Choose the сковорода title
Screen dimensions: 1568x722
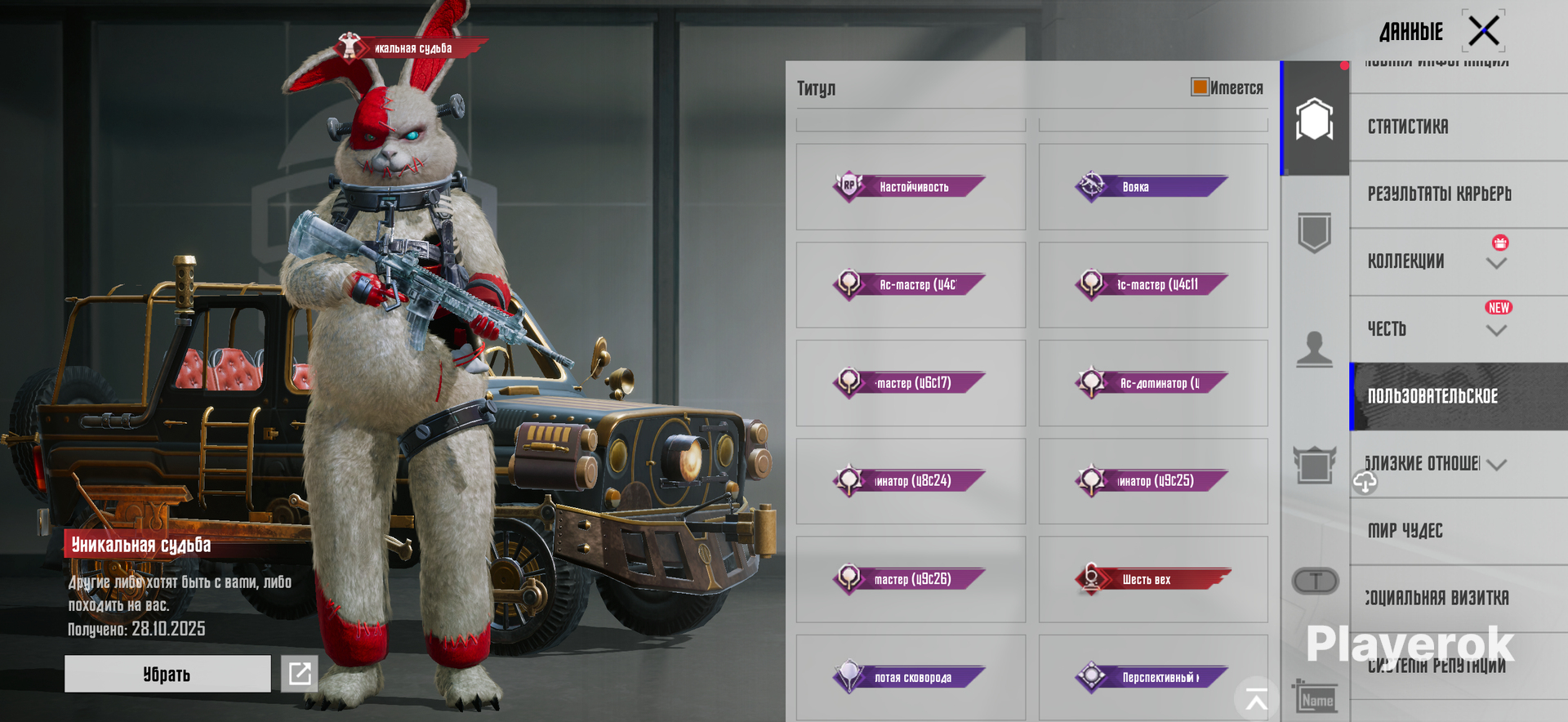[910, 677]
